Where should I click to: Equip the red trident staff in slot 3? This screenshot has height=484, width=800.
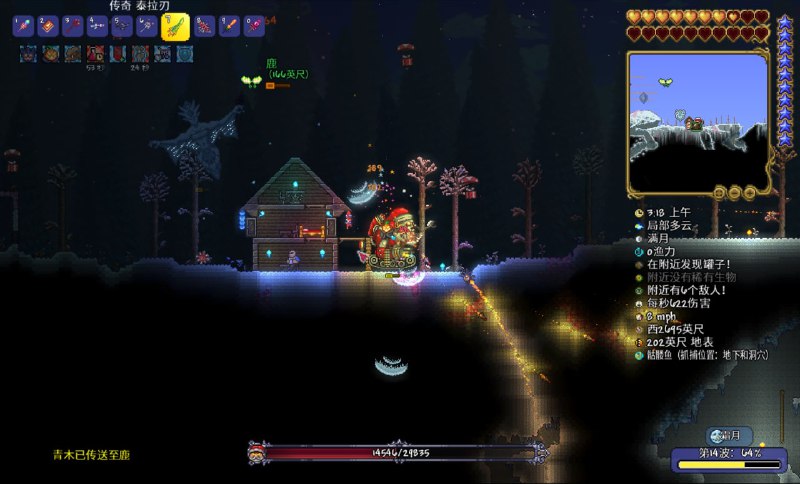73,26
